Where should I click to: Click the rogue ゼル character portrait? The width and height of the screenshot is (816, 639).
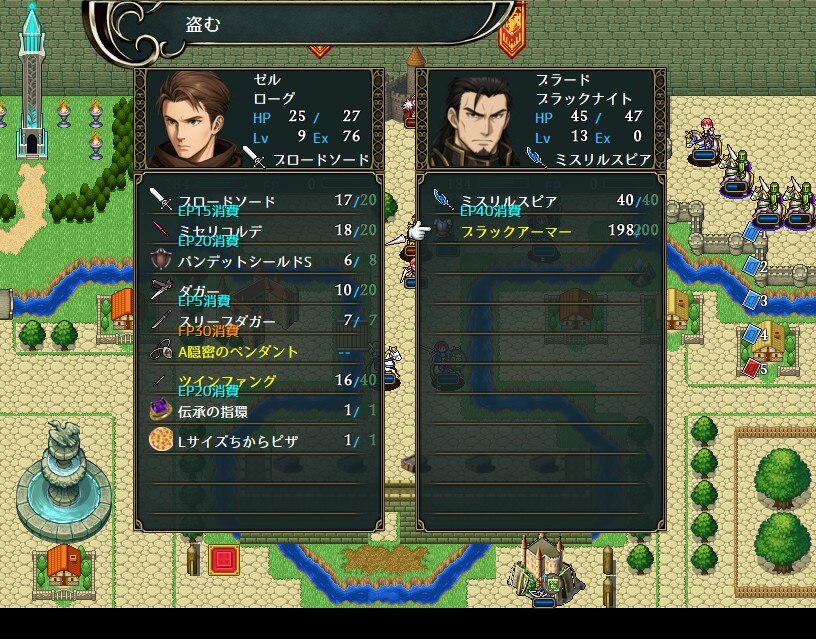194,119
